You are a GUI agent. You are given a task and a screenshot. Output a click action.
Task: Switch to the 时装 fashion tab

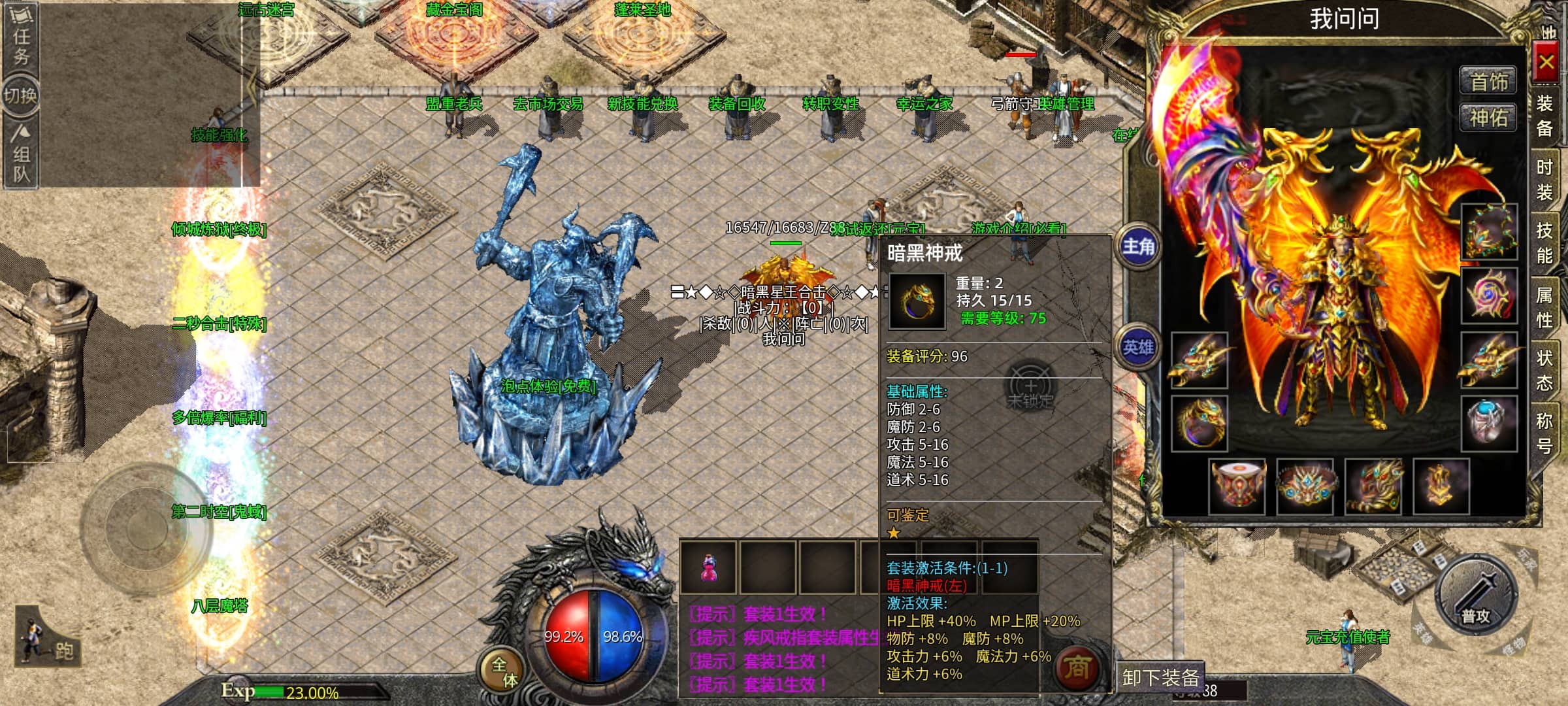coord(1544,180)
